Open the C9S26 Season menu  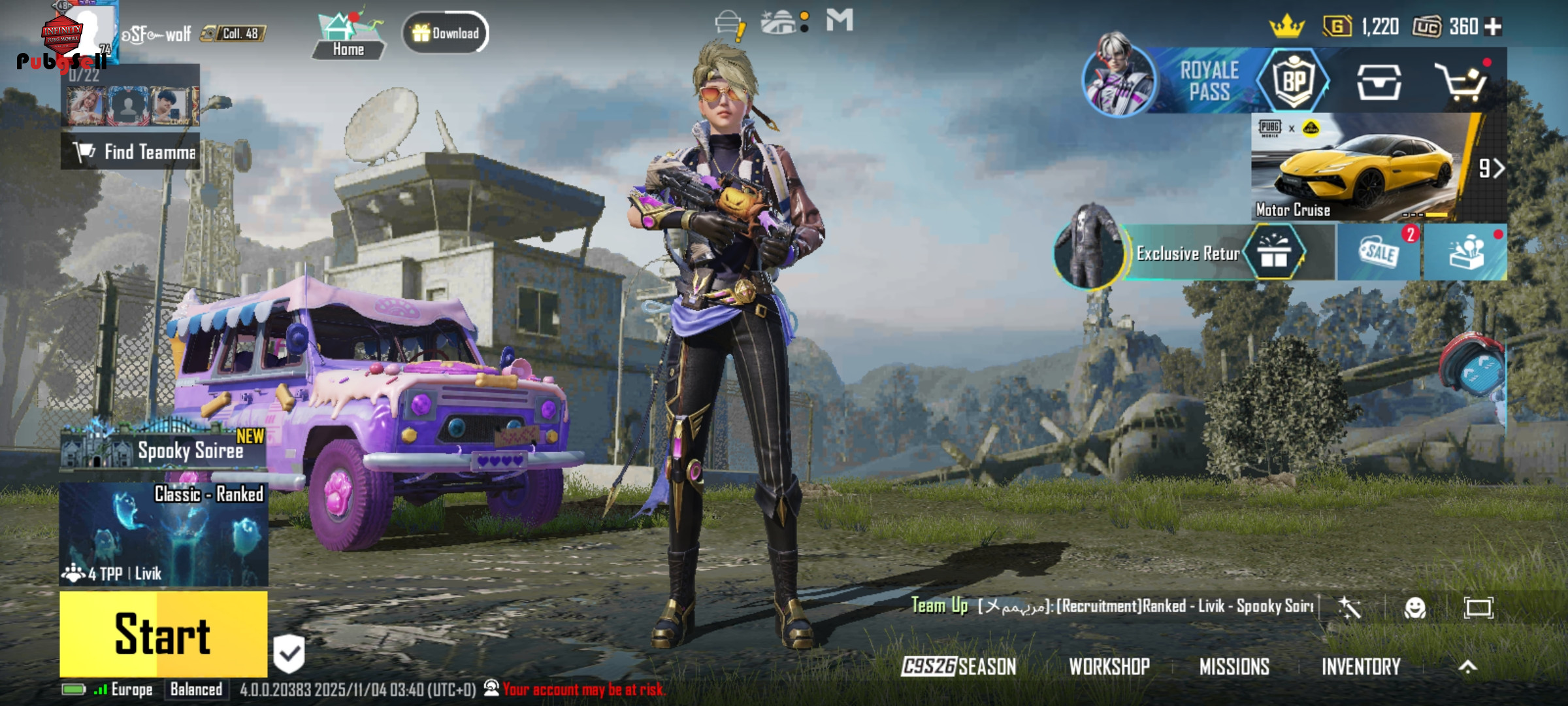(958, 666)
